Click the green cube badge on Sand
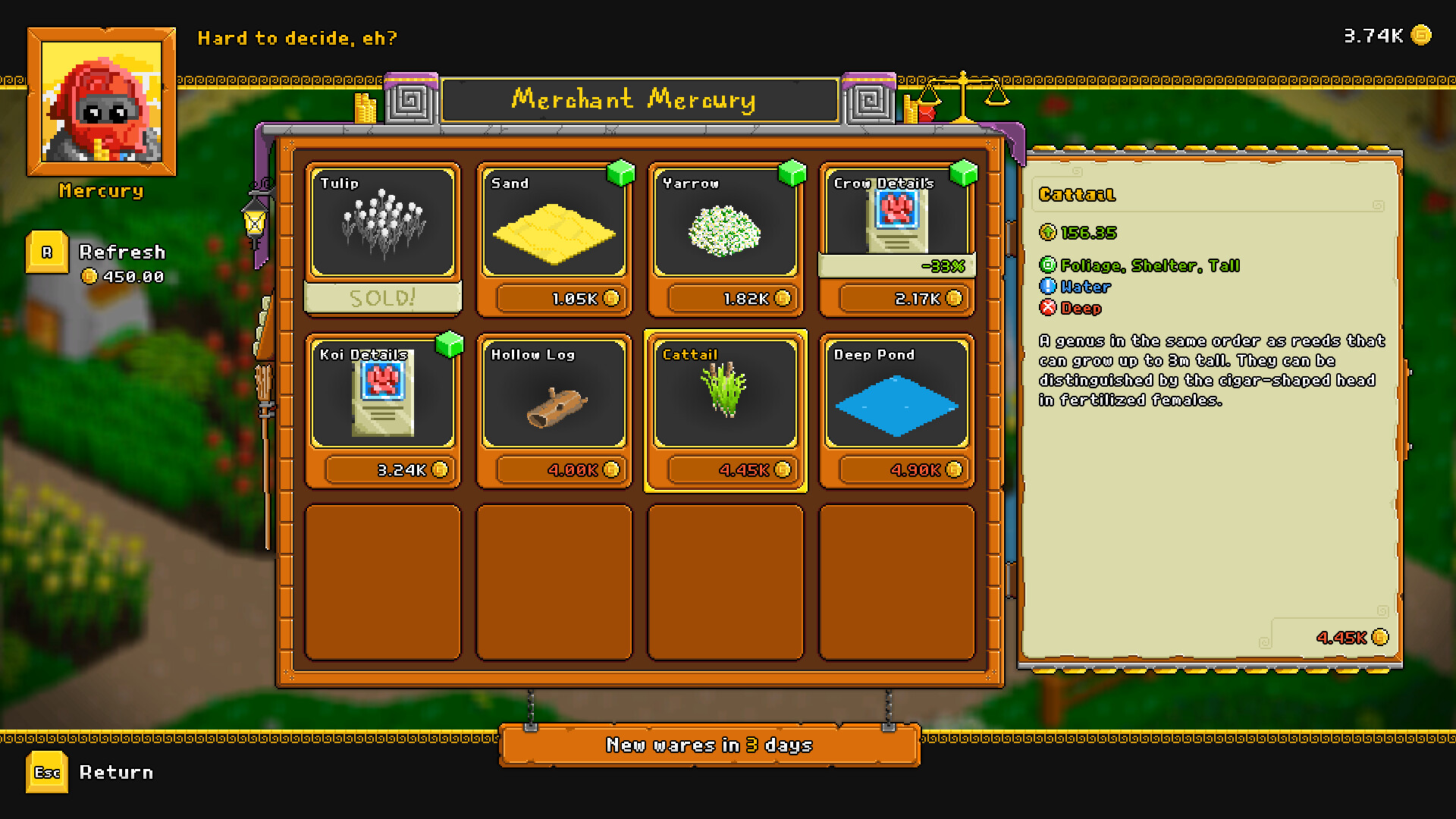 point(620,173)
